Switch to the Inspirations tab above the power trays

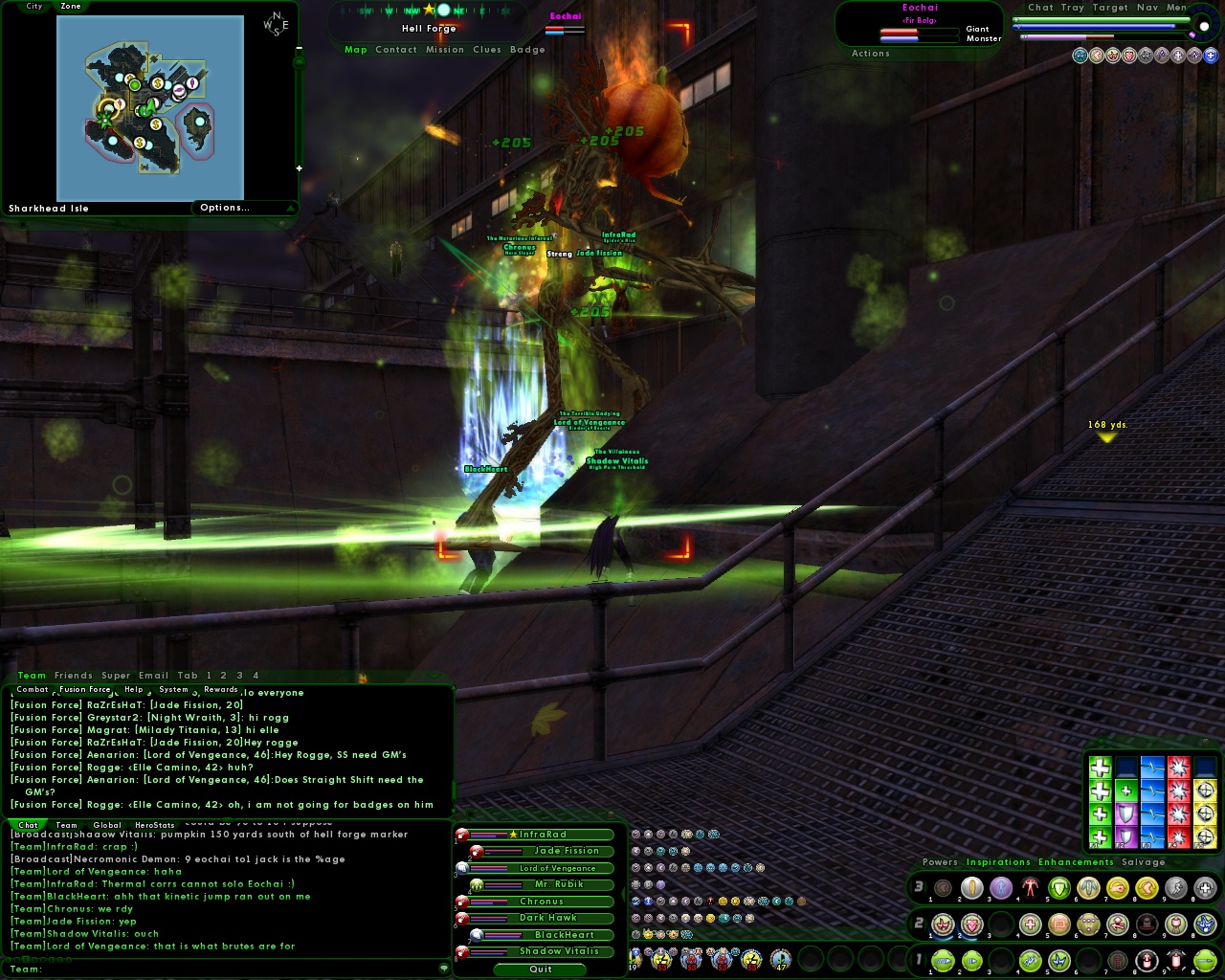[x=997, y=862]
